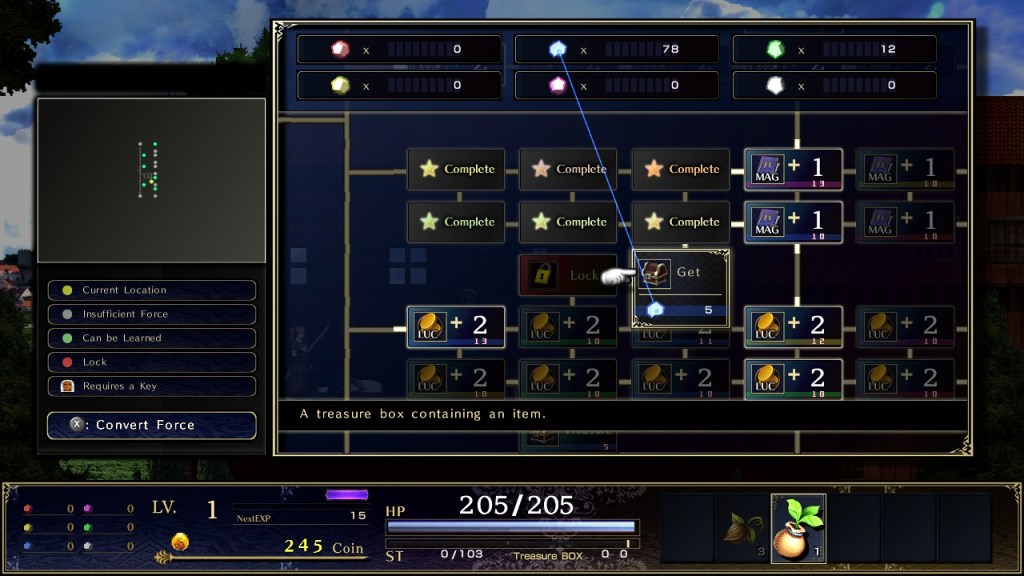Select the brown nut item slot
The image size is (1024, 576).
point(742,526)
